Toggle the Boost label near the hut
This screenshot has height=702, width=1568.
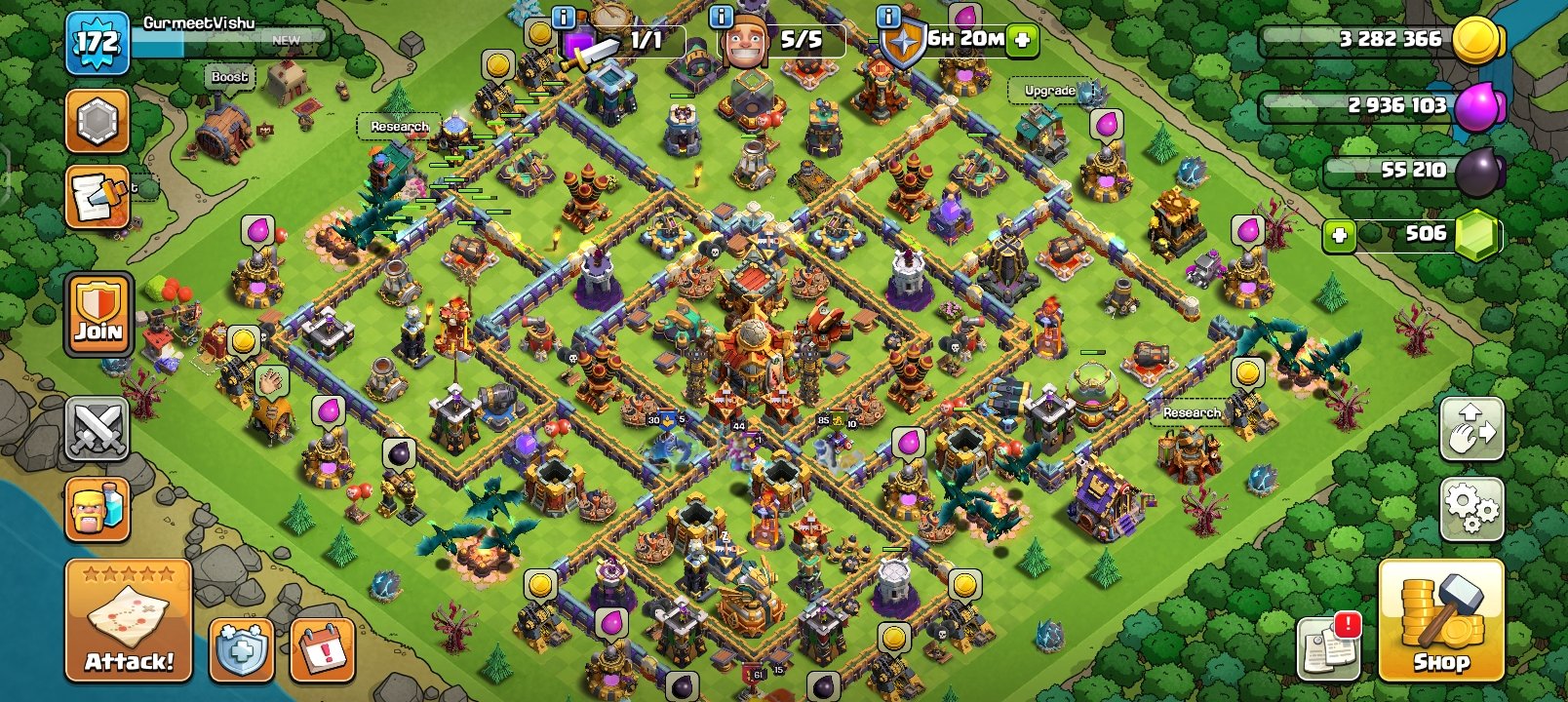pos(228,76)
